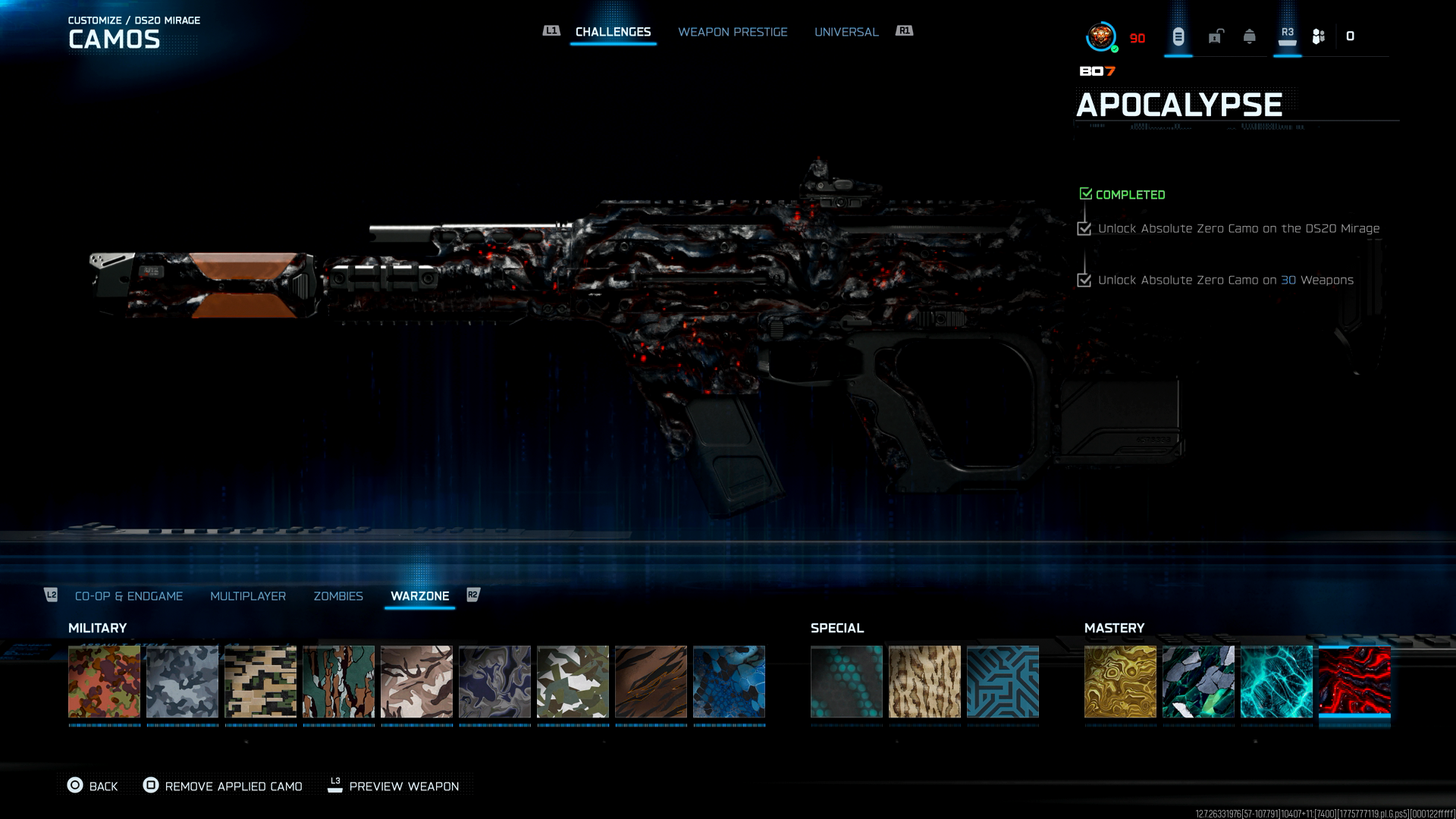The height and width of the screenshot is (819, 1456).
Task: Switch to the Weapon Prestige tab
Action: tap(733, 32)
